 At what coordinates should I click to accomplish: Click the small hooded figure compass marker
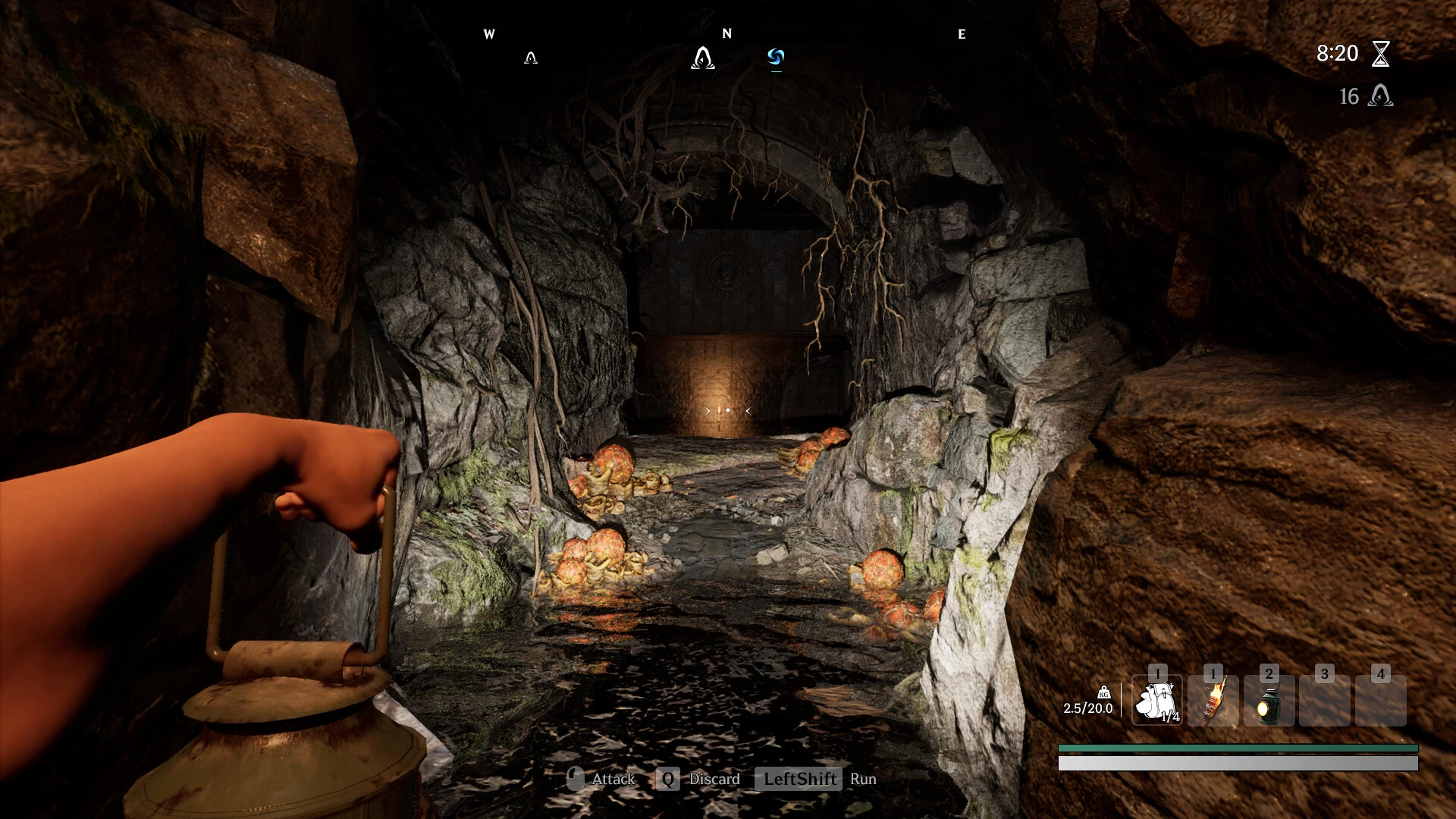point(531,58)
